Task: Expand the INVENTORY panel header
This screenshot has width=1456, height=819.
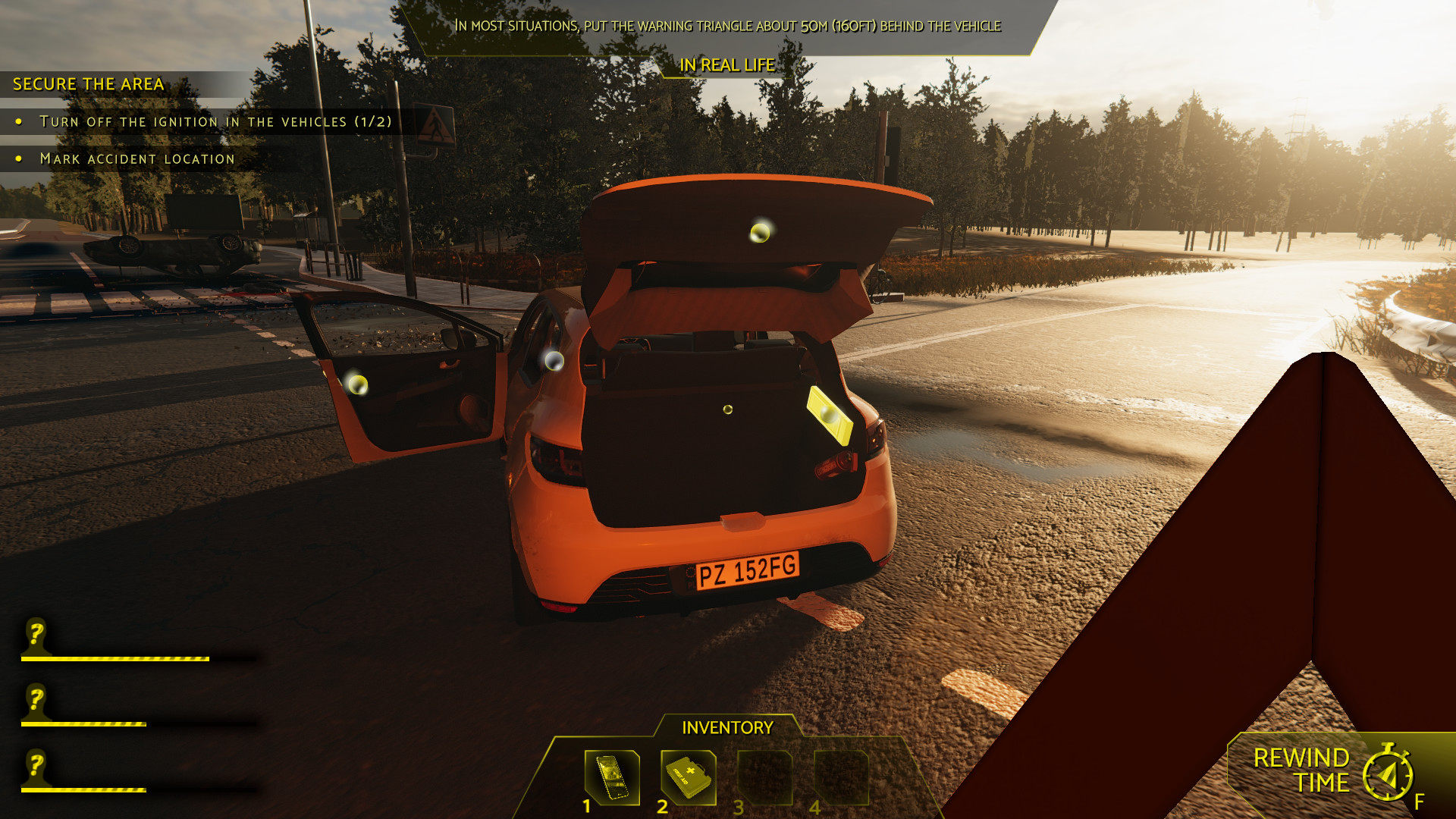Action: (726, 726)
